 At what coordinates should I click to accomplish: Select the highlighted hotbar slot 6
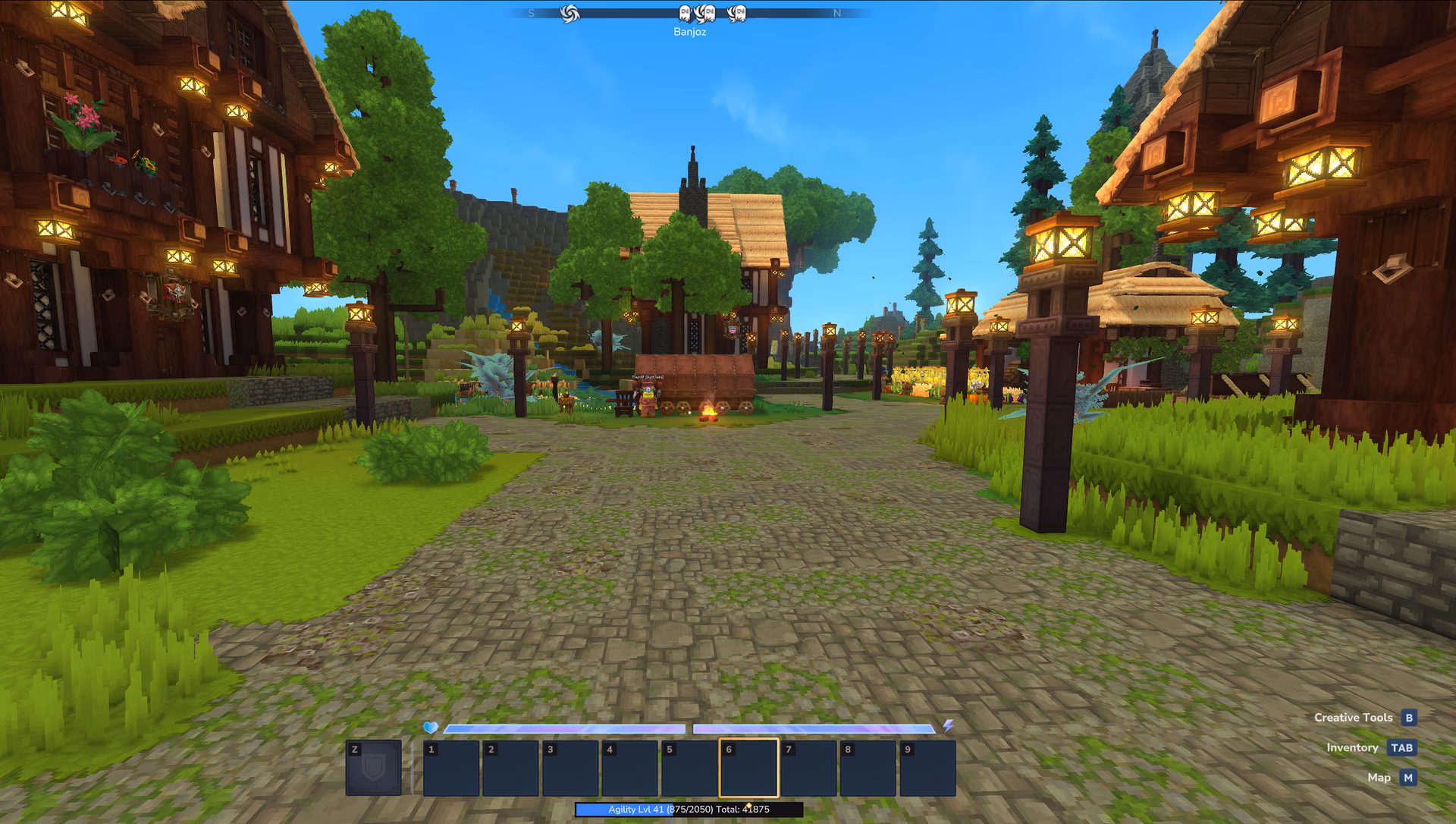[x=748, y=768]
